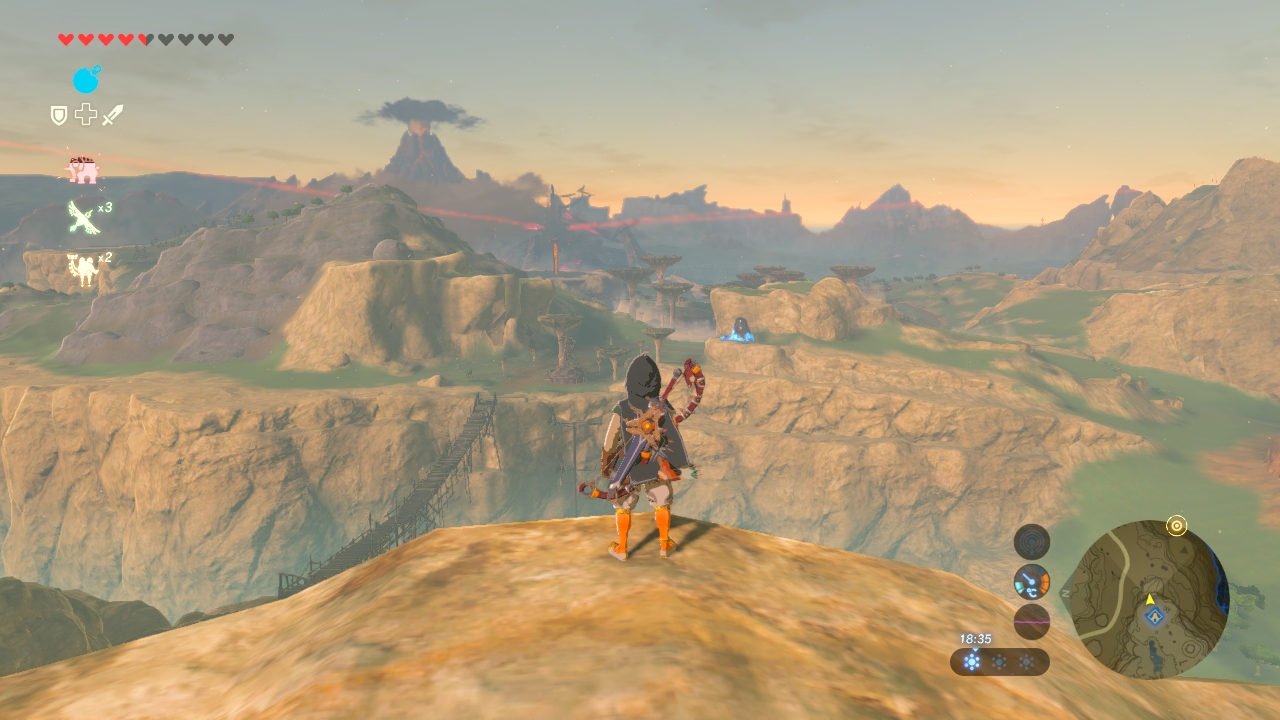Click the shield icon beside the d-pad

(59, 116)
